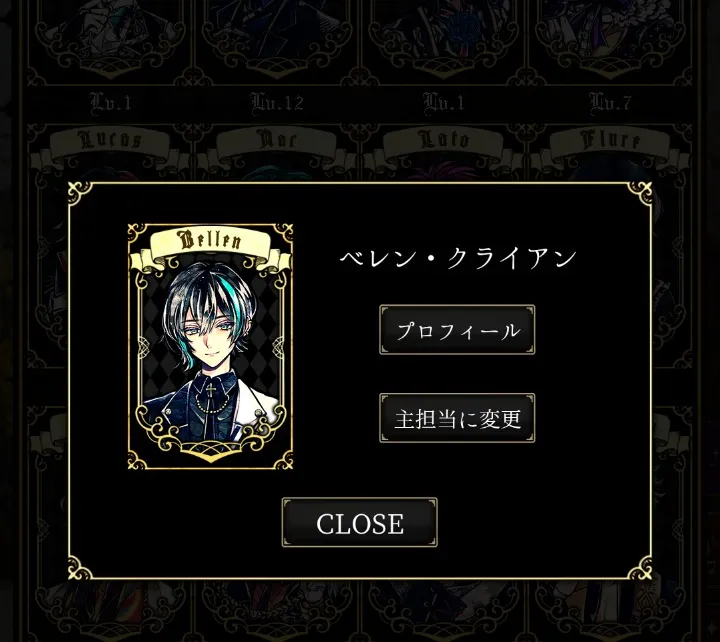Click Bellen's character card portrait
This screenshot has width=720, height=642.
coord(211,347)
